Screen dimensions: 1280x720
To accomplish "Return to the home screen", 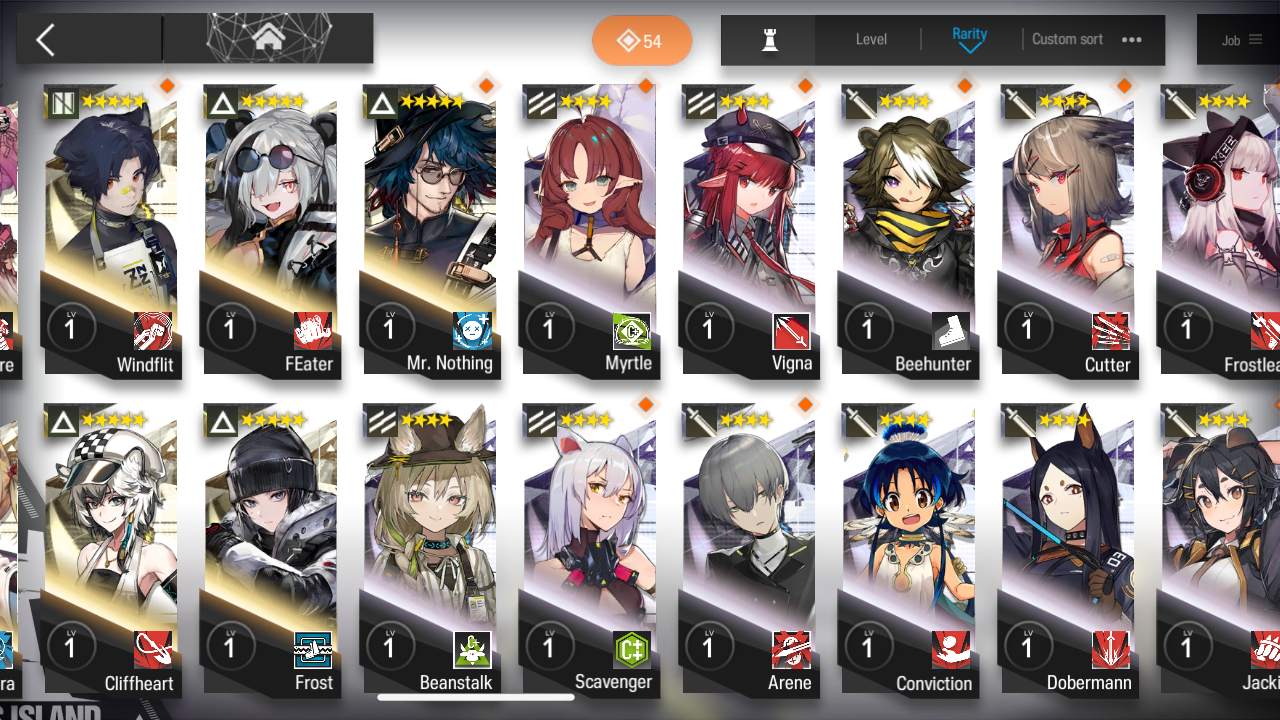I will pyautogui.click(x=268, y=39).
